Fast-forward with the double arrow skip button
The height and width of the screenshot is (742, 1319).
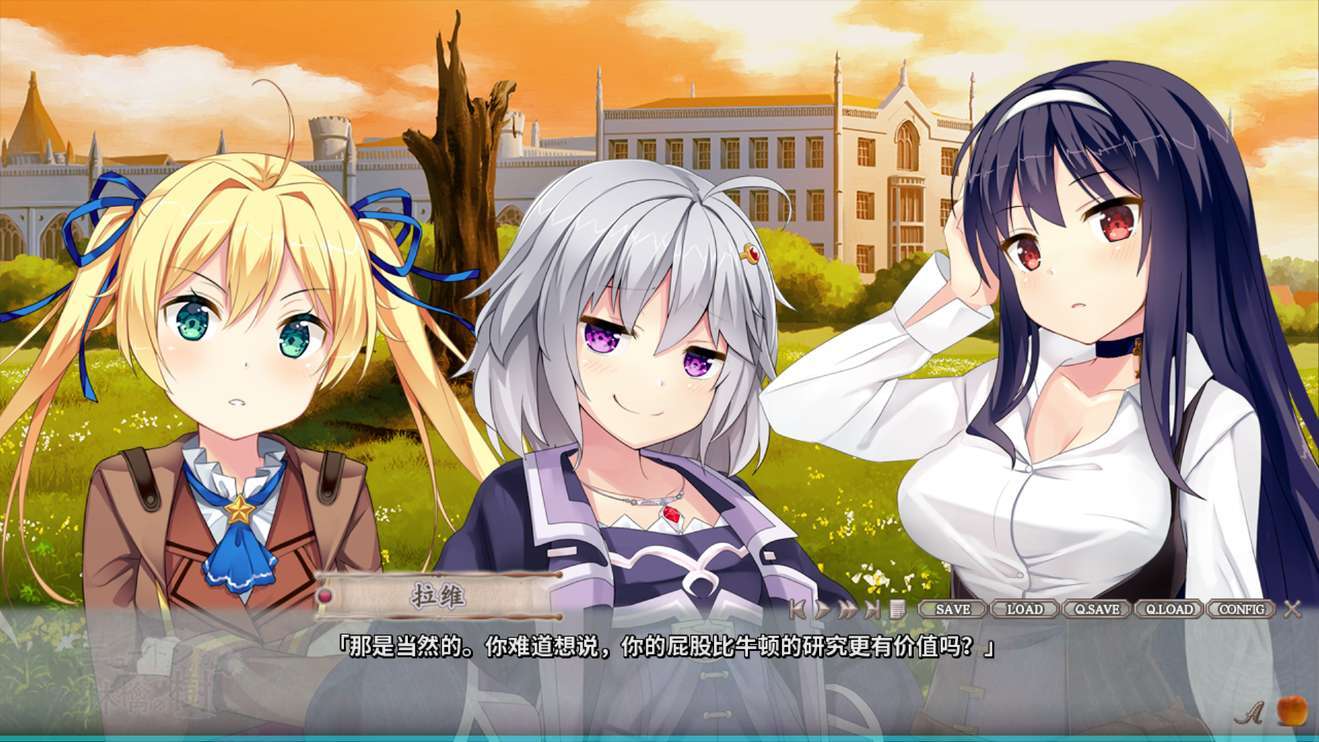(847, 609)
